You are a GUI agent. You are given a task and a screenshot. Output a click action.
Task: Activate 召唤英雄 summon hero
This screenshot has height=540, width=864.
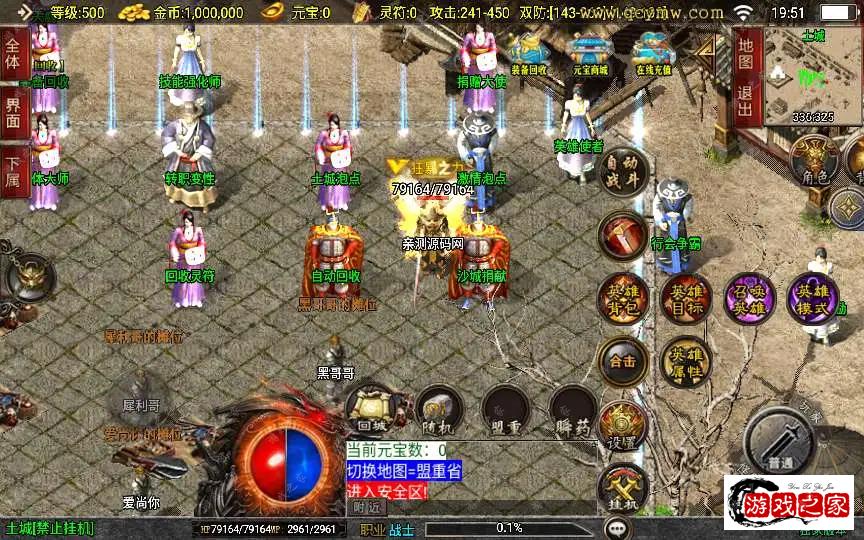[x=749, y=299]
